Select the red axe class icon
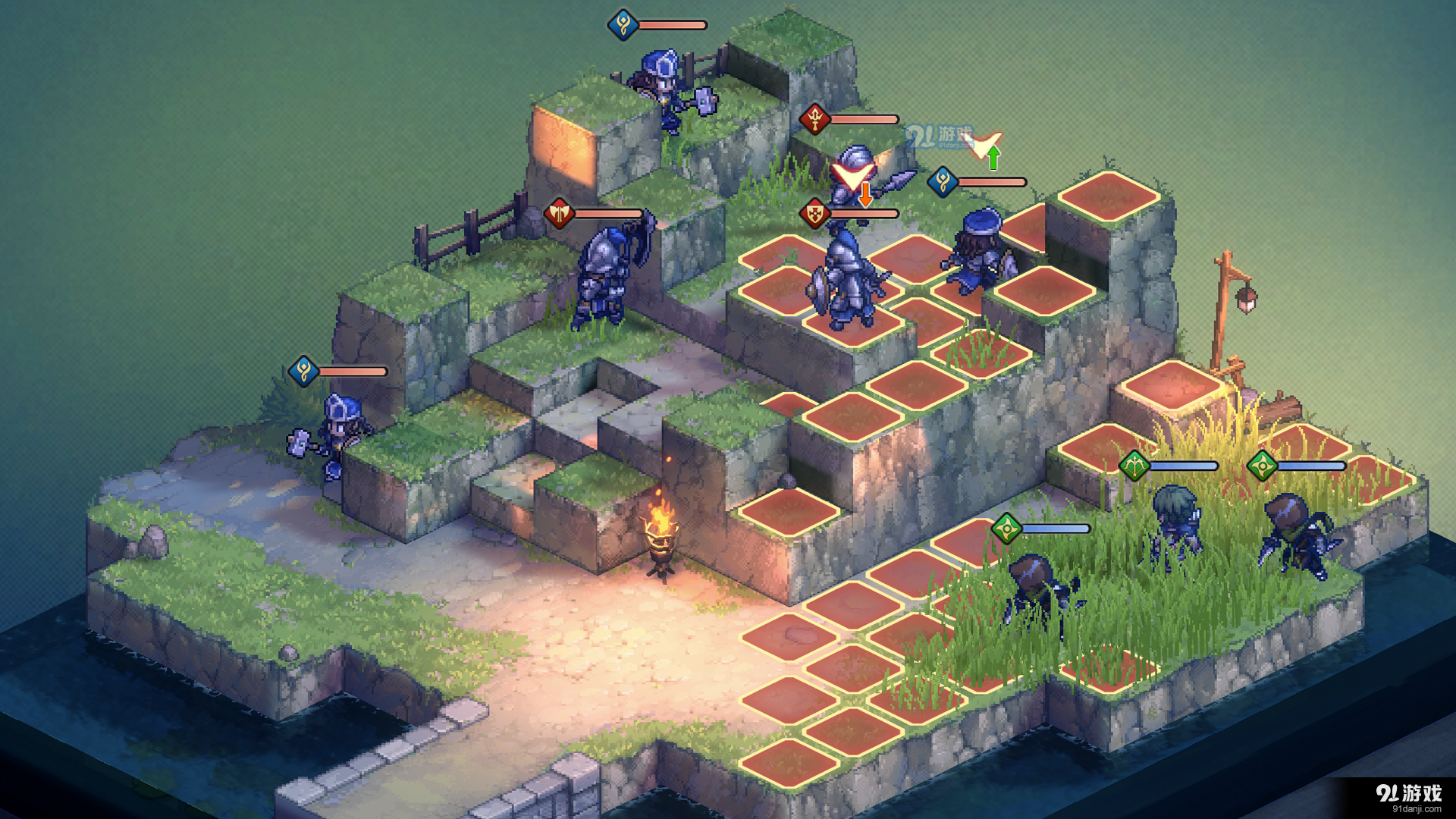Image resolution: width=1456 pixels, height=819 pixels. pyautogui.click(x=559, y=214)
